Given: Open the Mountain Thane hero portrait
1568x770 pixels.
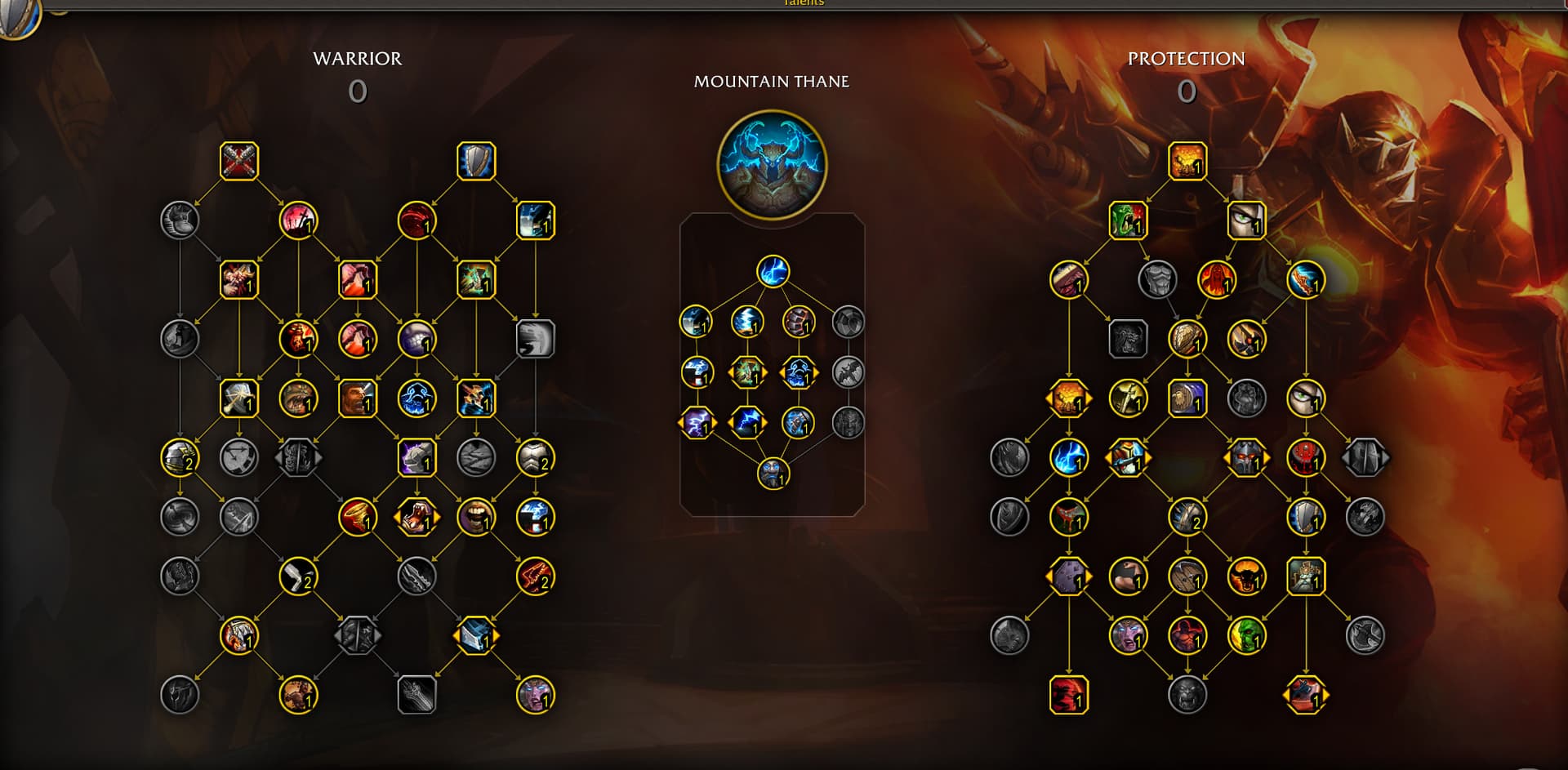Looking at the screenshot, I should (772, 165).
